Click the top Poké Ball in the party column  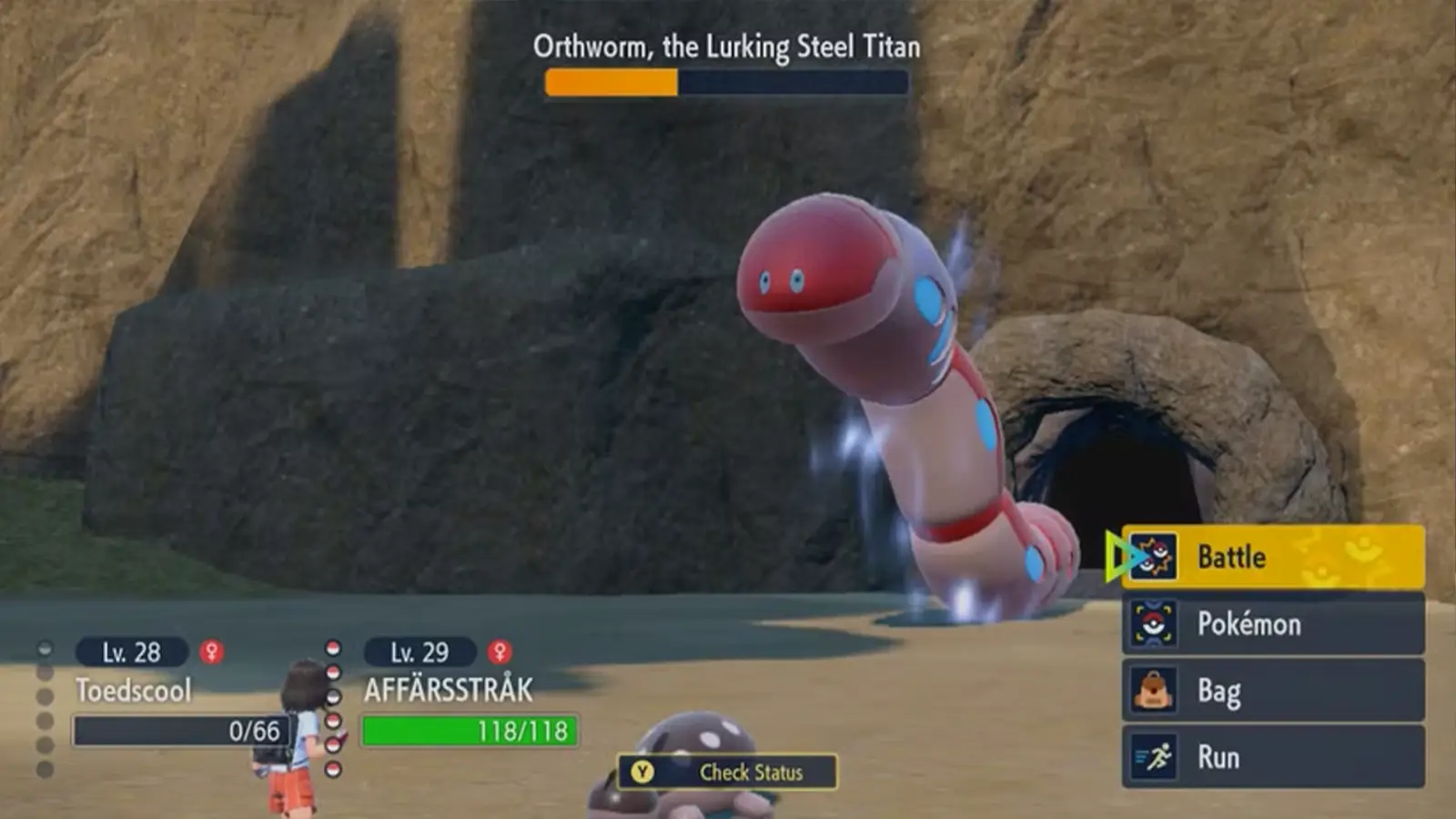coord(333,649)
